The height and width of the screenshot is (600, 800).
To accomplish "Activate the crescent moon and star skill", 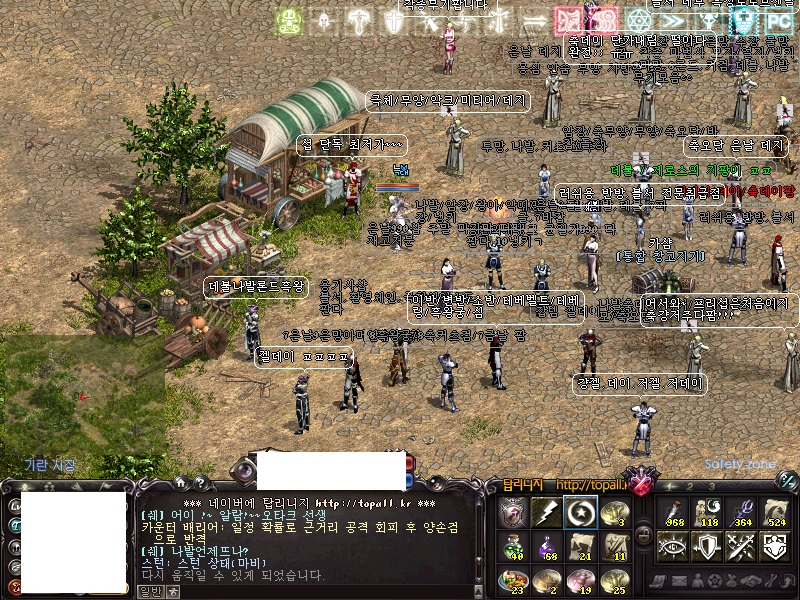I will point(580,512).
